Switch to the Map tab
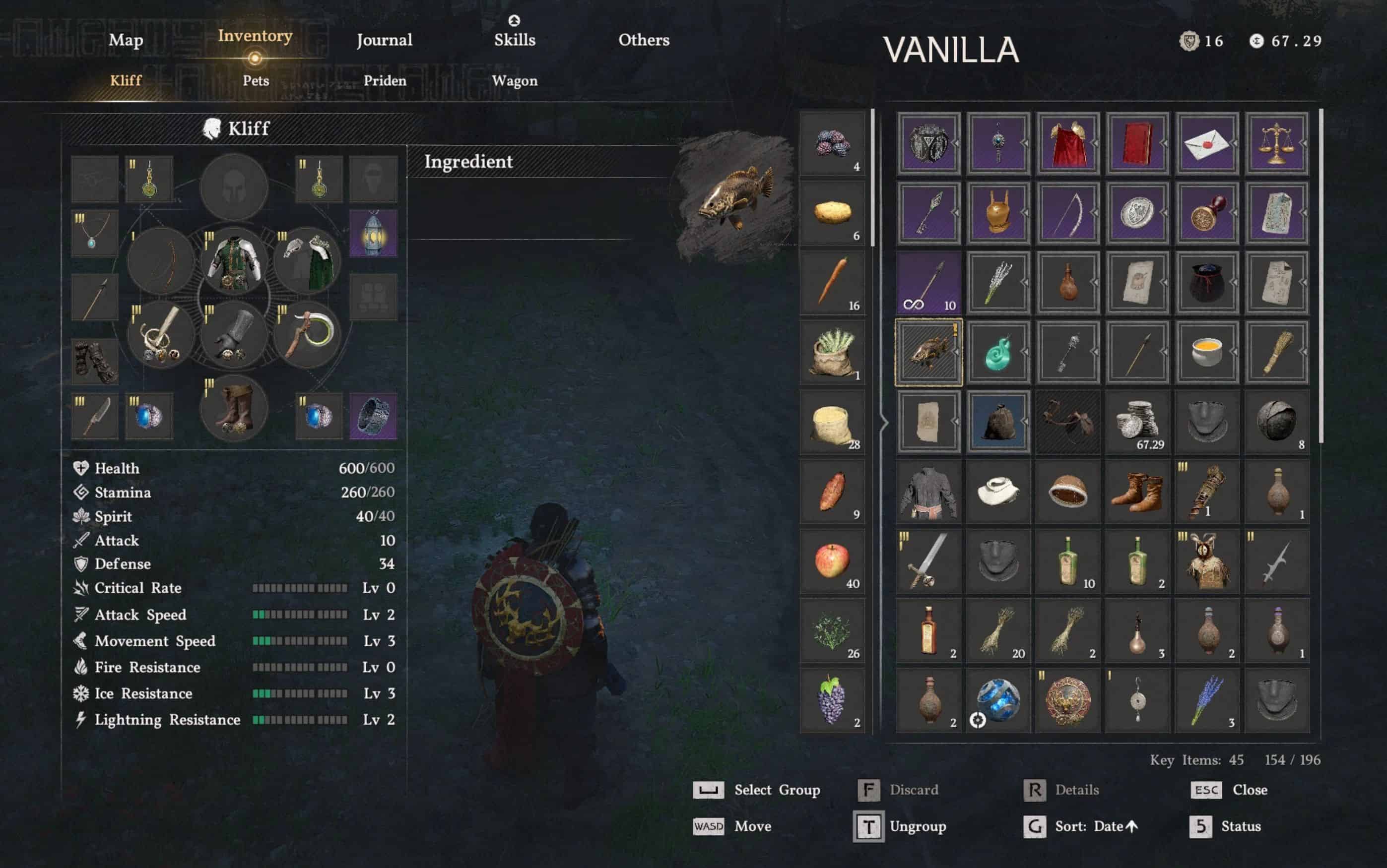 [x=126, y=40]
